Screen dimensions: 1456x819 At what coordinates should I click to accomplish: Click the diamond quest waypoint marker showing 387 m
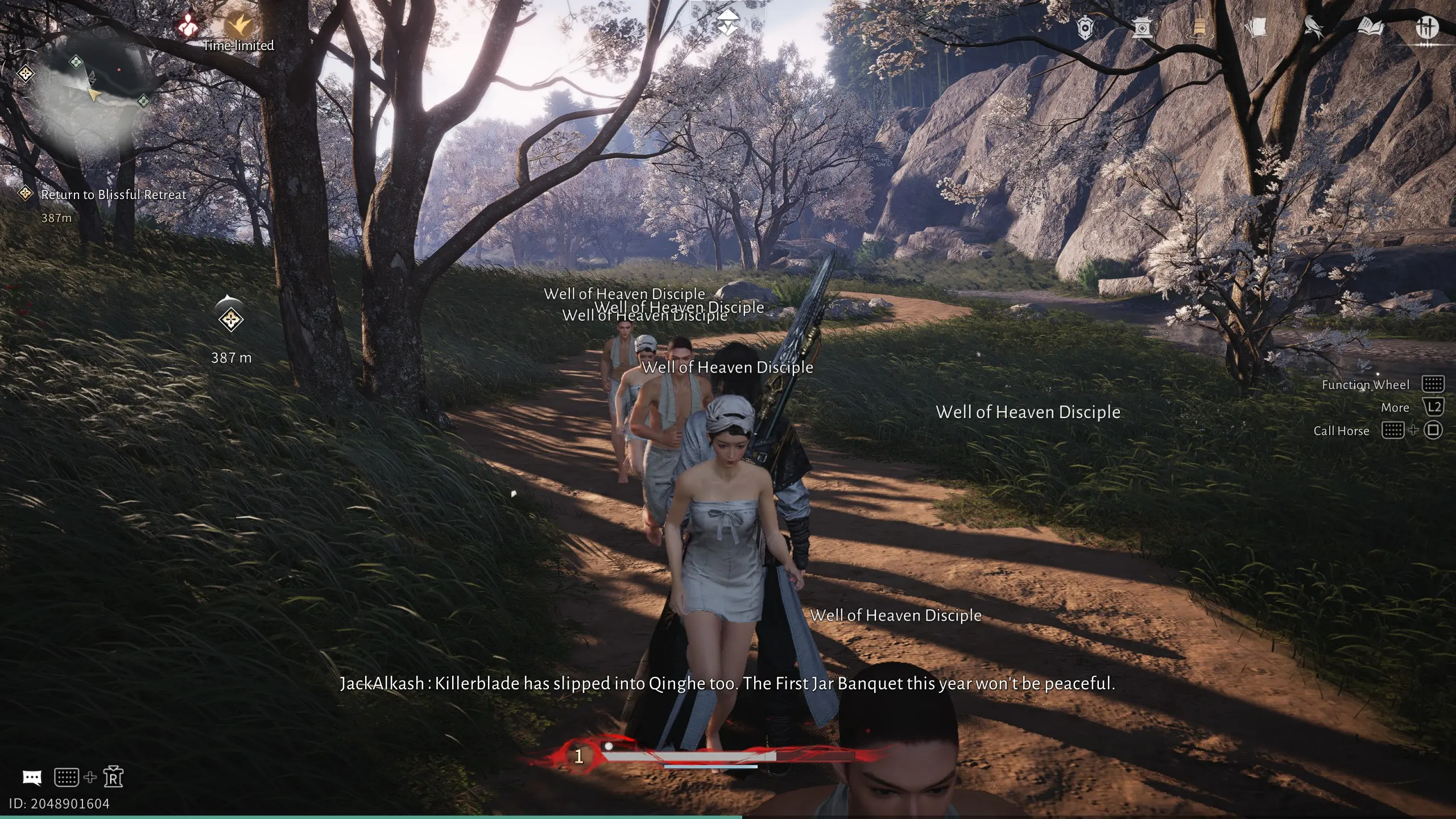coord(231,320)
